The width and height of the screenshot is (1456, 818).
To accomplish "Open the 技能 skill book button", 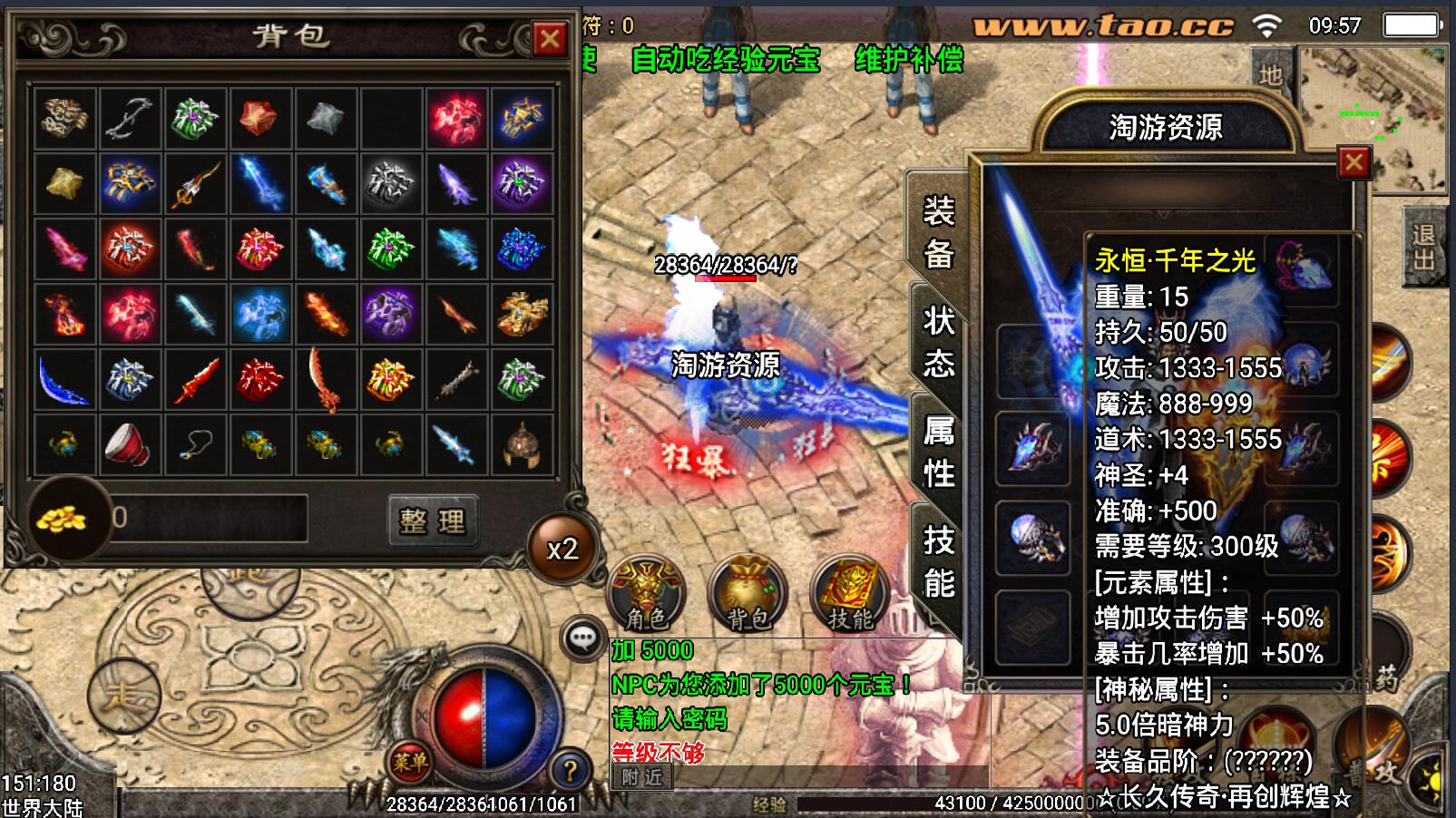I will coord(849,592).
